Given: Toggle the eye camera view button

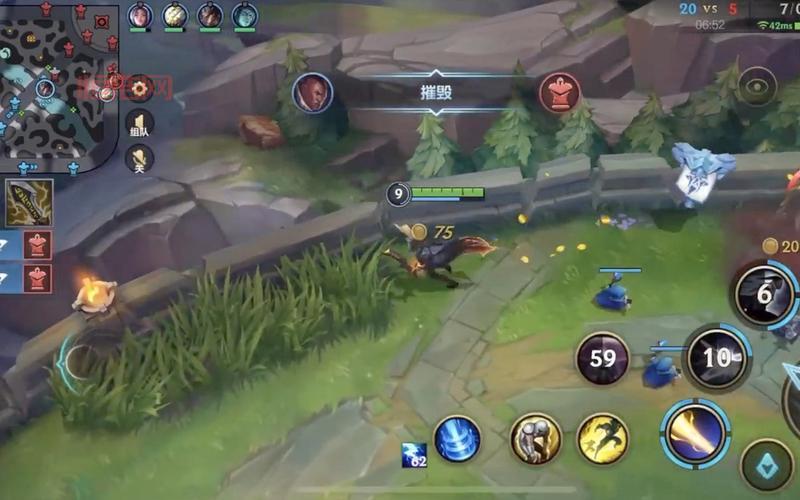Looking at the screenshot, I should tap(757, 87).
